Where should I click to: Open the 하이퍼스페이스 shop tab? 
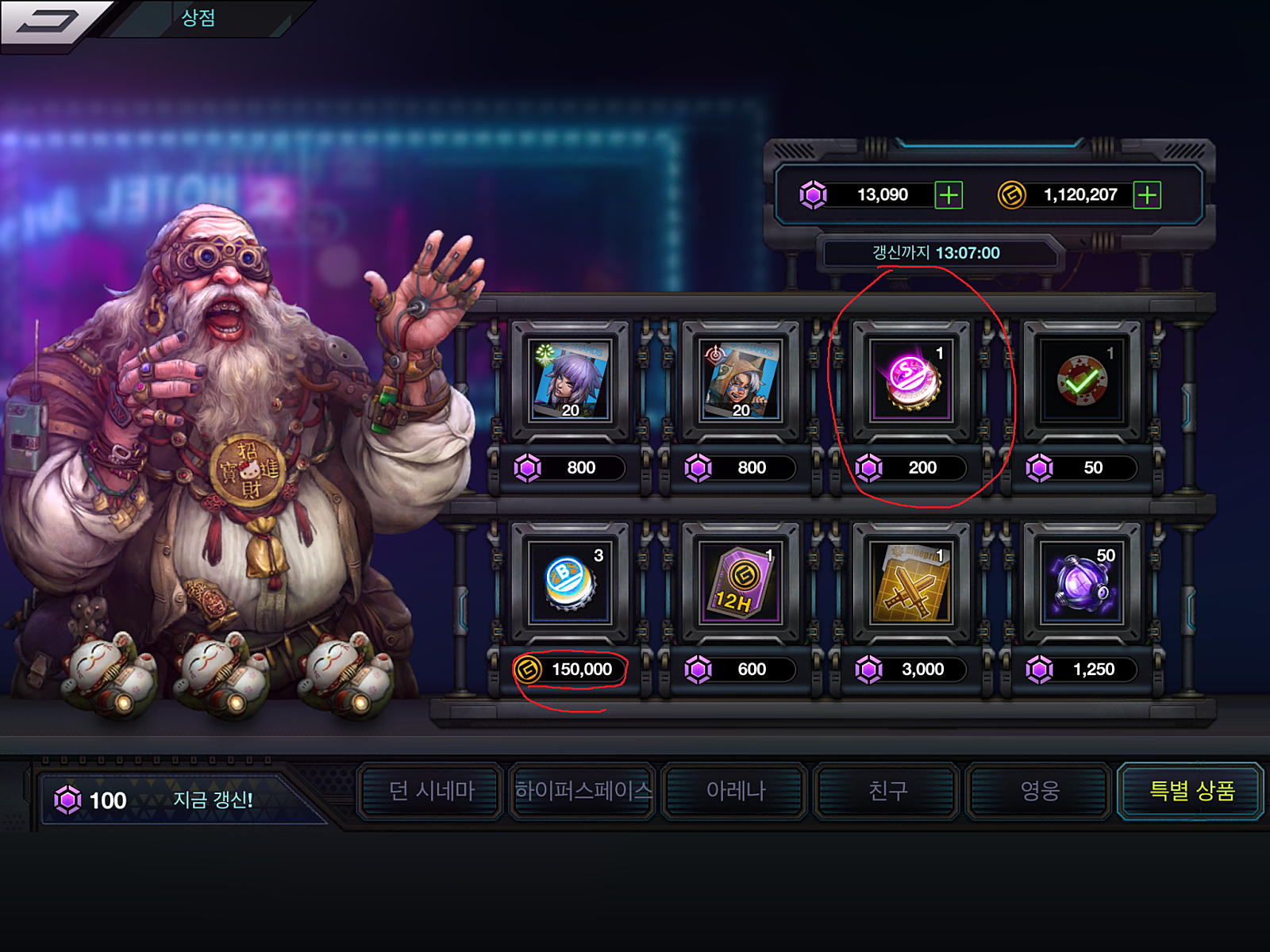[x=583, y=791]
